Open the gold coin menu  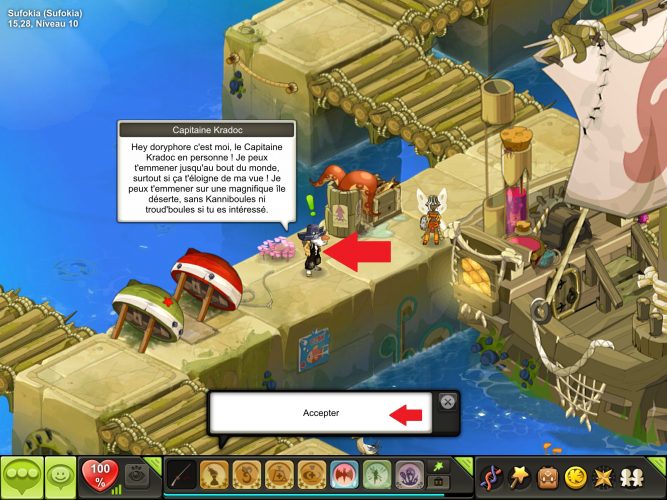576,476
